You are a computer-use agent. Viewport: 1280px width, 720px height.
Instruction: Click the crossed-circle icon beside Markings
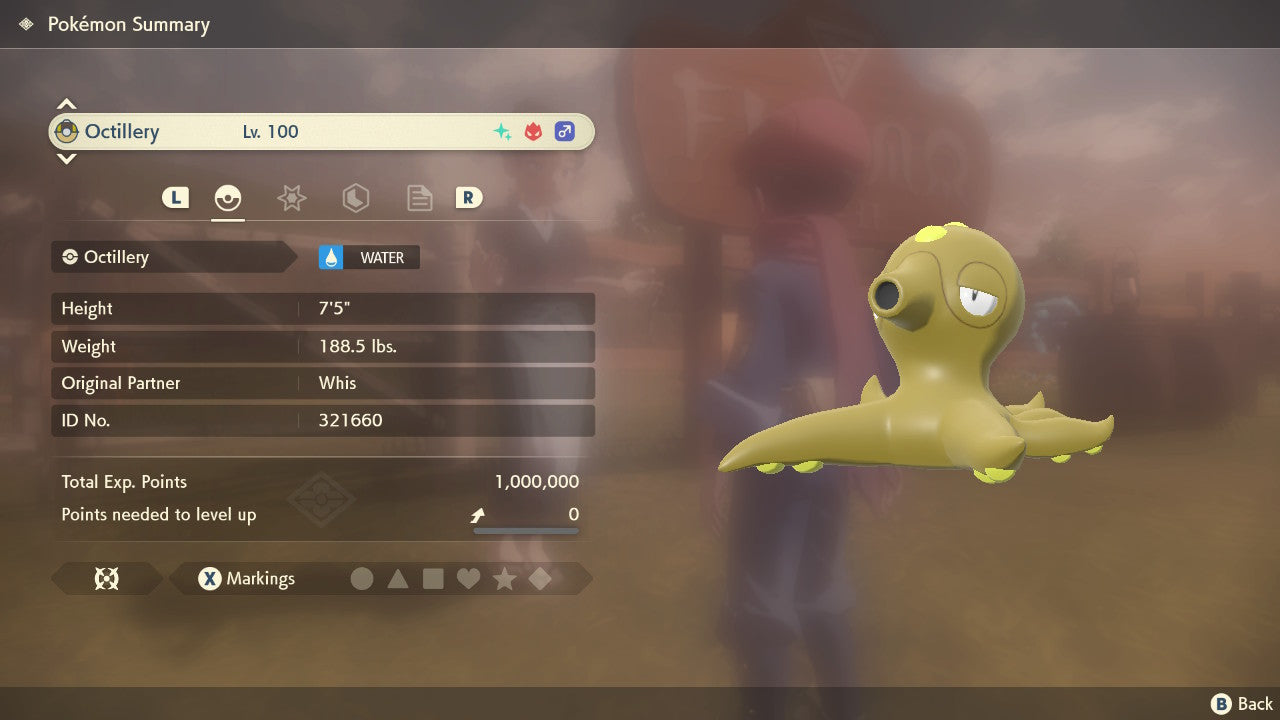click(x=106, y=579)
